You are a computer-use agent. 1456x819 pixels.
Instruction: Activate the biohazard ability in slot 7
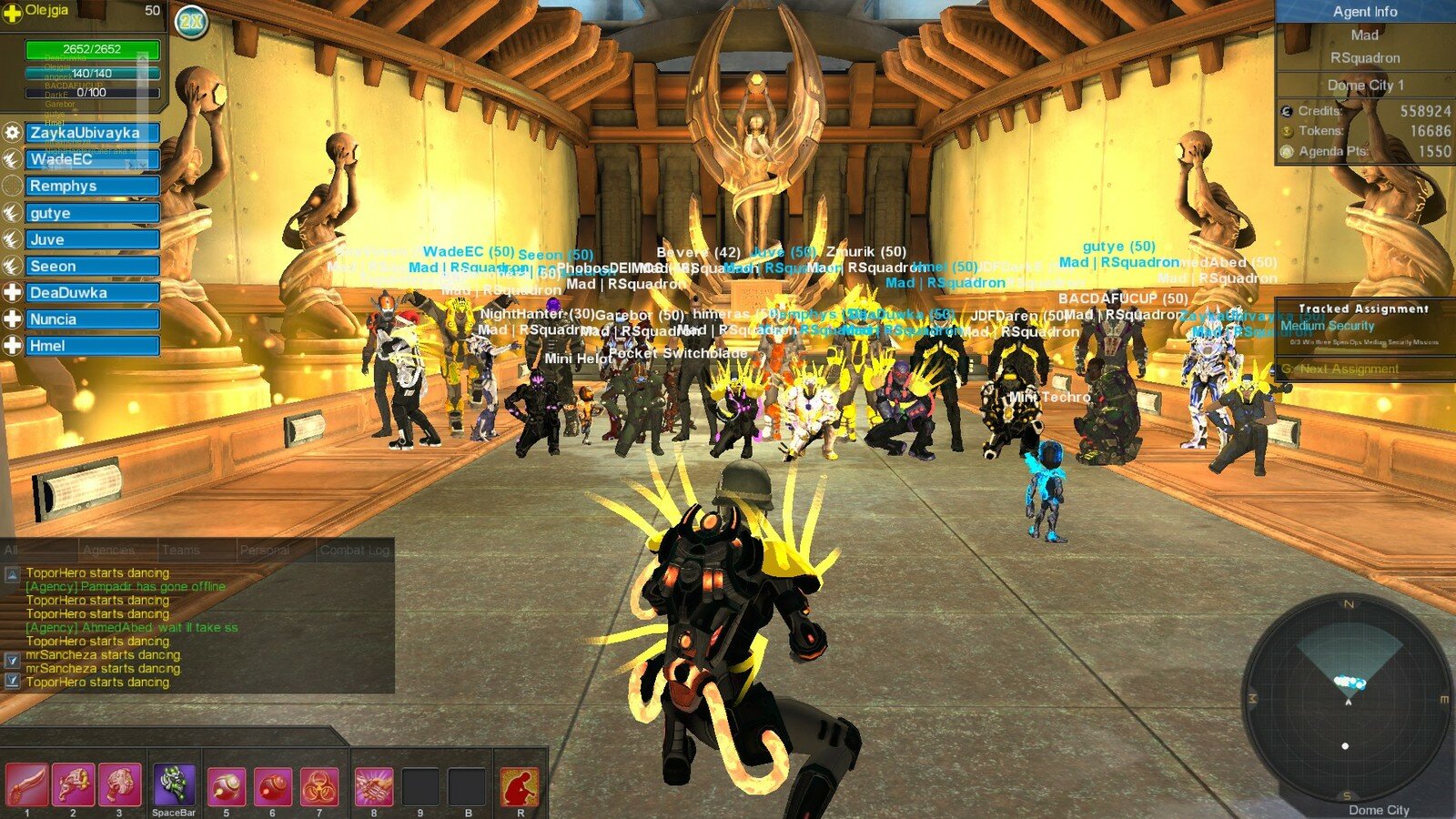click(x=318, y=785)
